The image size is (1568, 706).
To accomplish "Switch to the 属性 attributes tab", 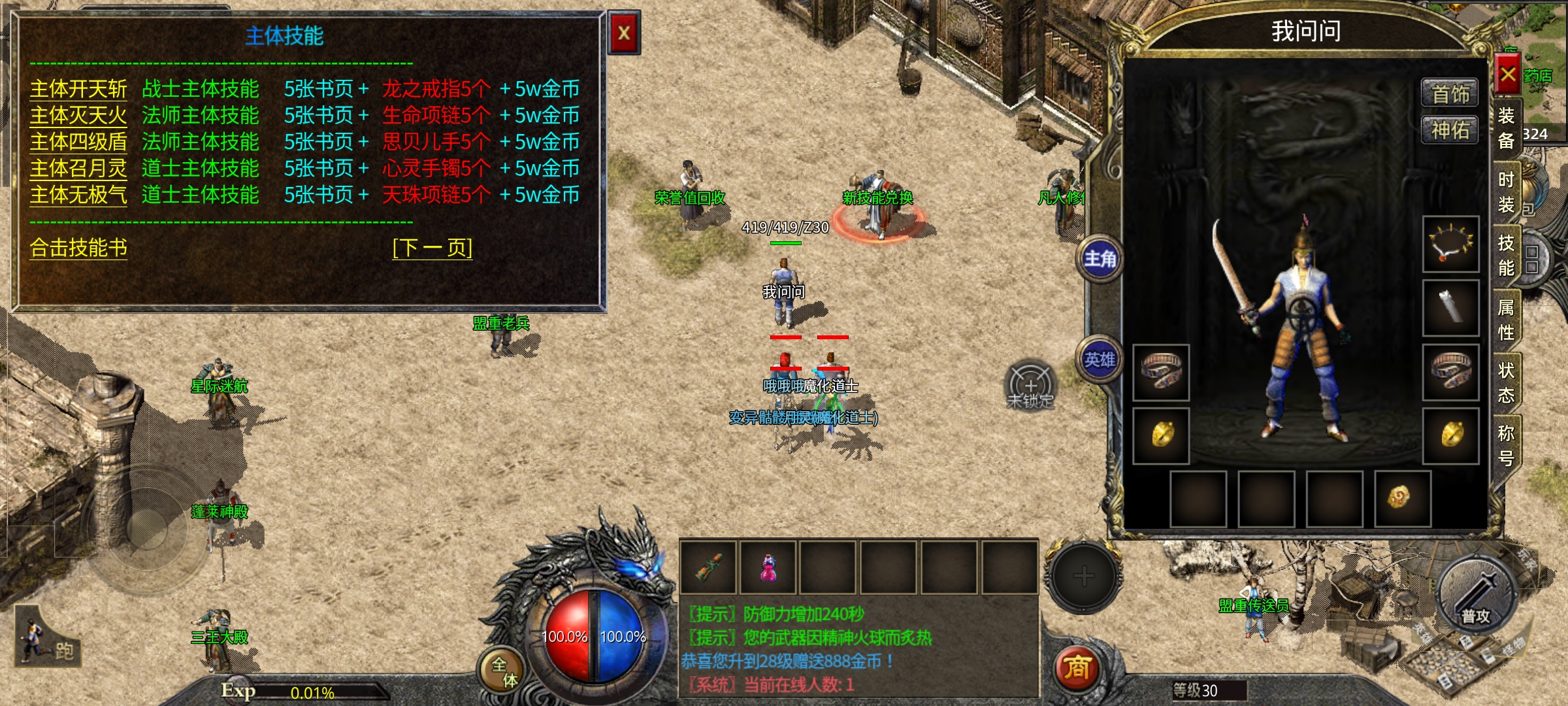I will [1506, 320].
